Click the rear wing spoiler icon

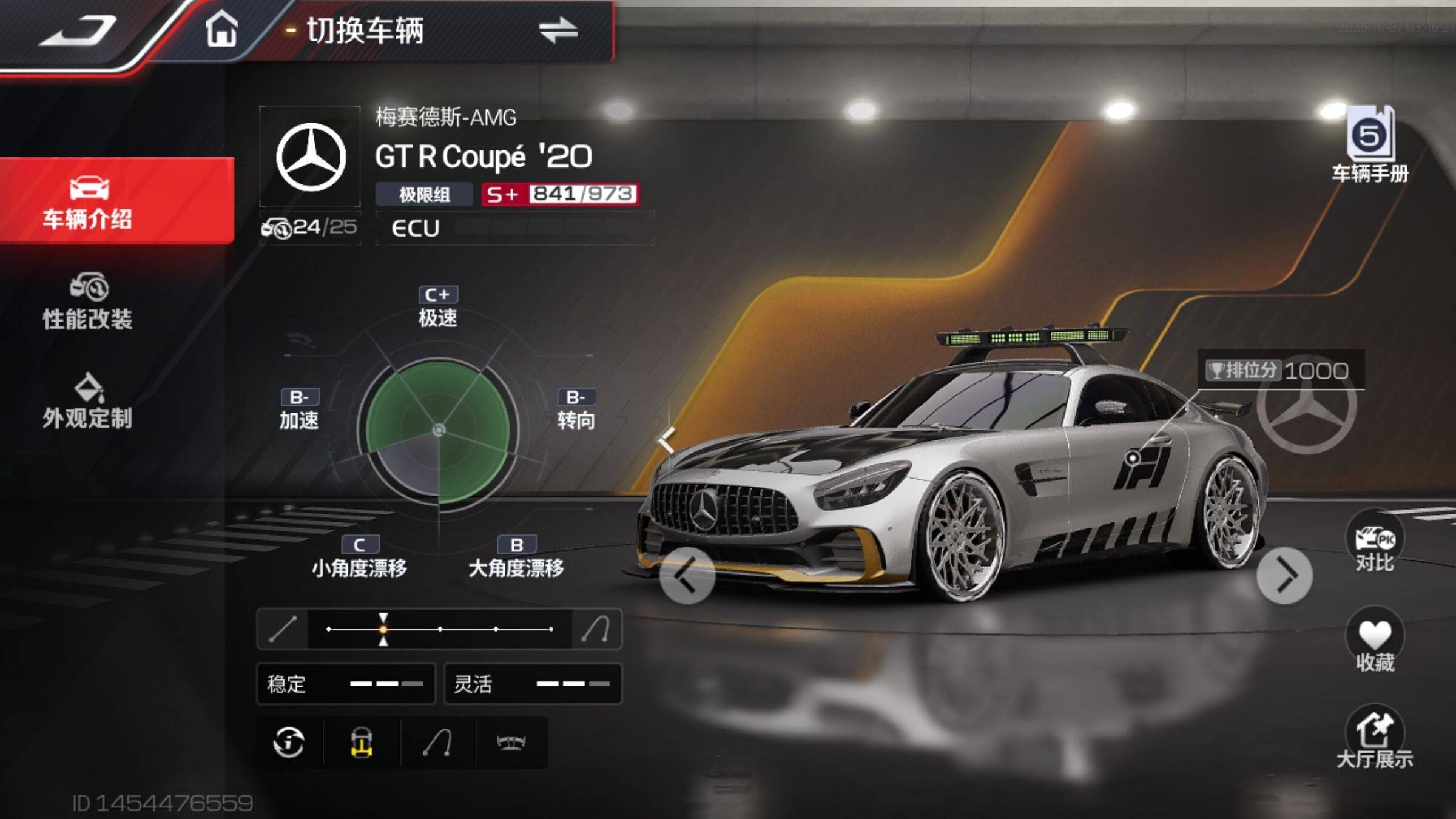point(511,743)
